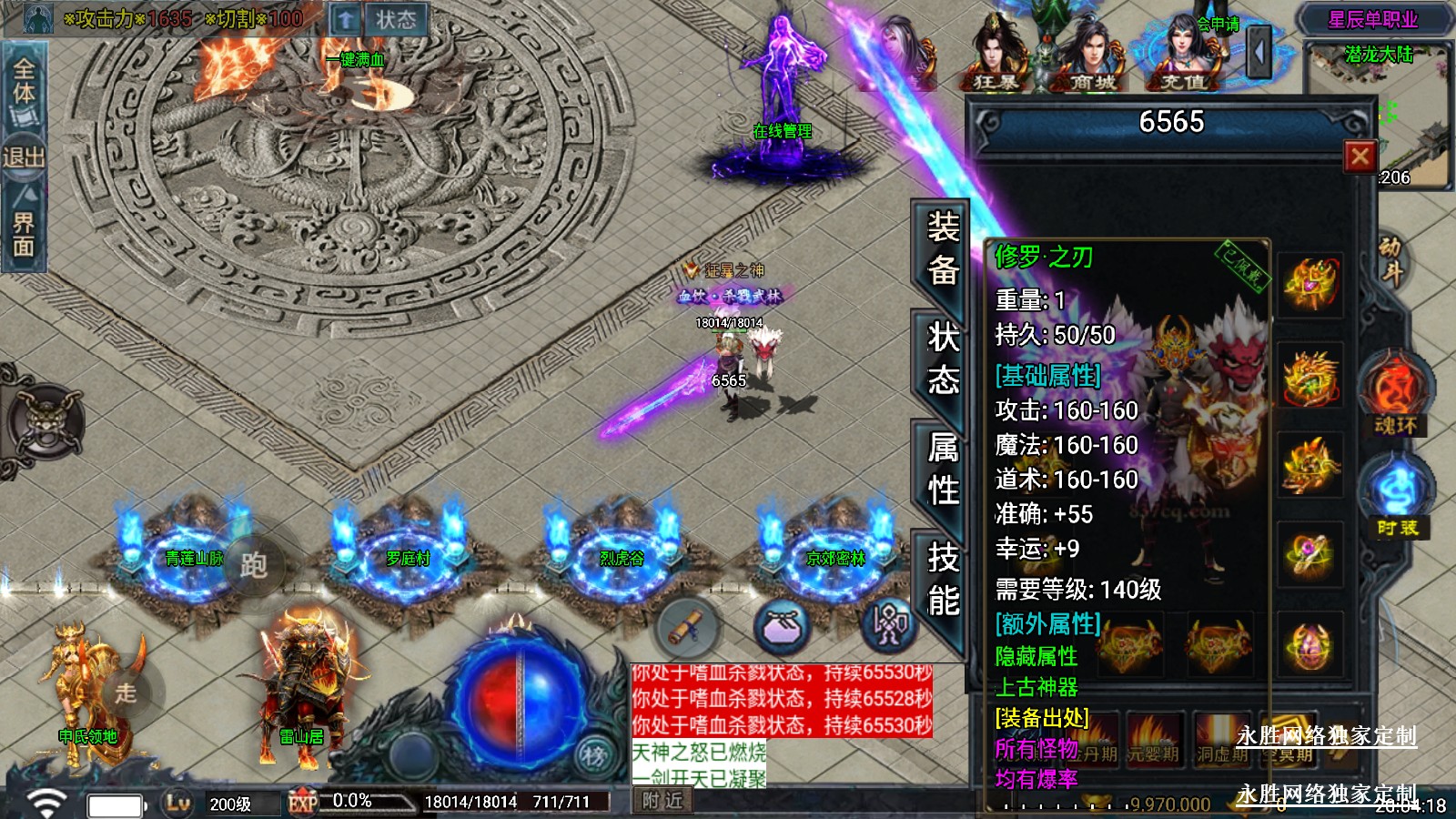This screenshot has width=1456, height=819.
Task: Open the 榜 ranking button
Action: [594, 755]
